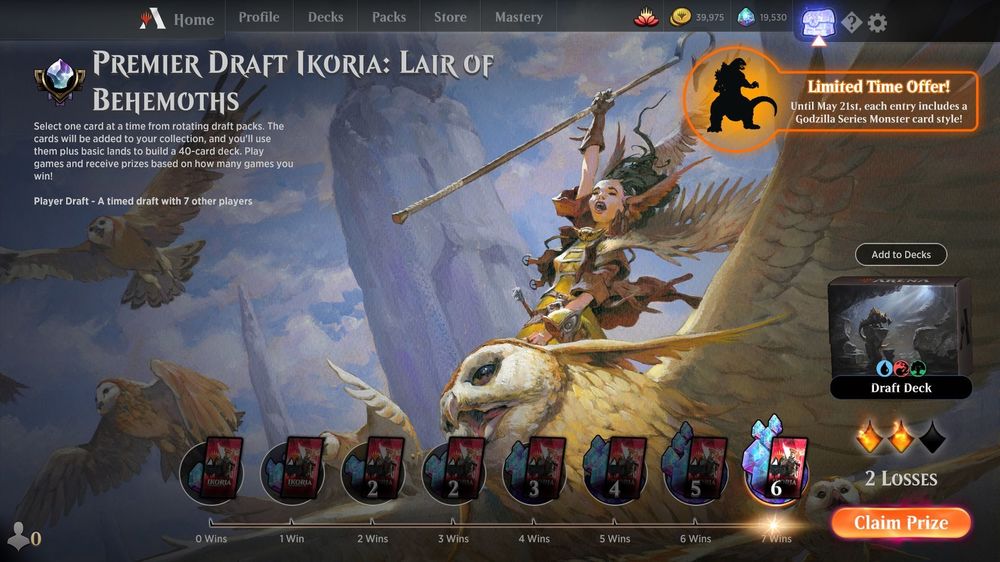The height and width of the screenshot is (562, 1000).
Task: Open the Profile tab
Action: (259, 17)
